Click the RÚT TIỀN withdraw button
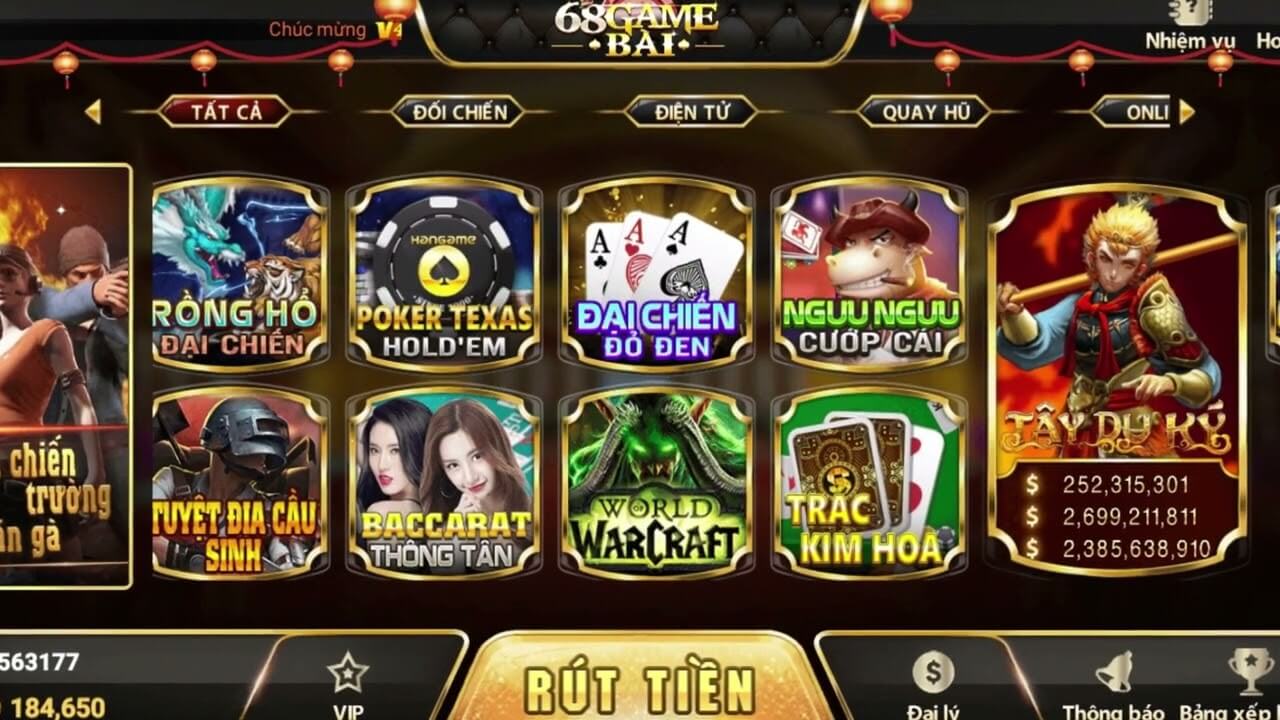 pos(640,685)
